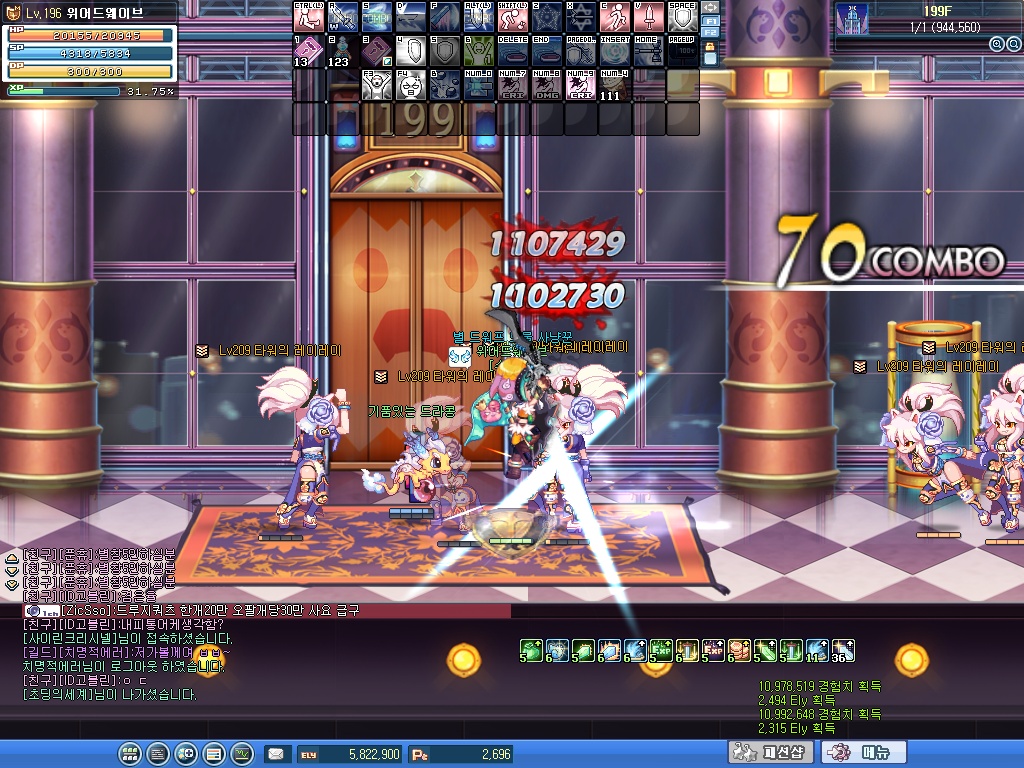Screen dimensions: 1024x768
Task: Activate the sword skill on V key
Action: [x=648, y=17]
